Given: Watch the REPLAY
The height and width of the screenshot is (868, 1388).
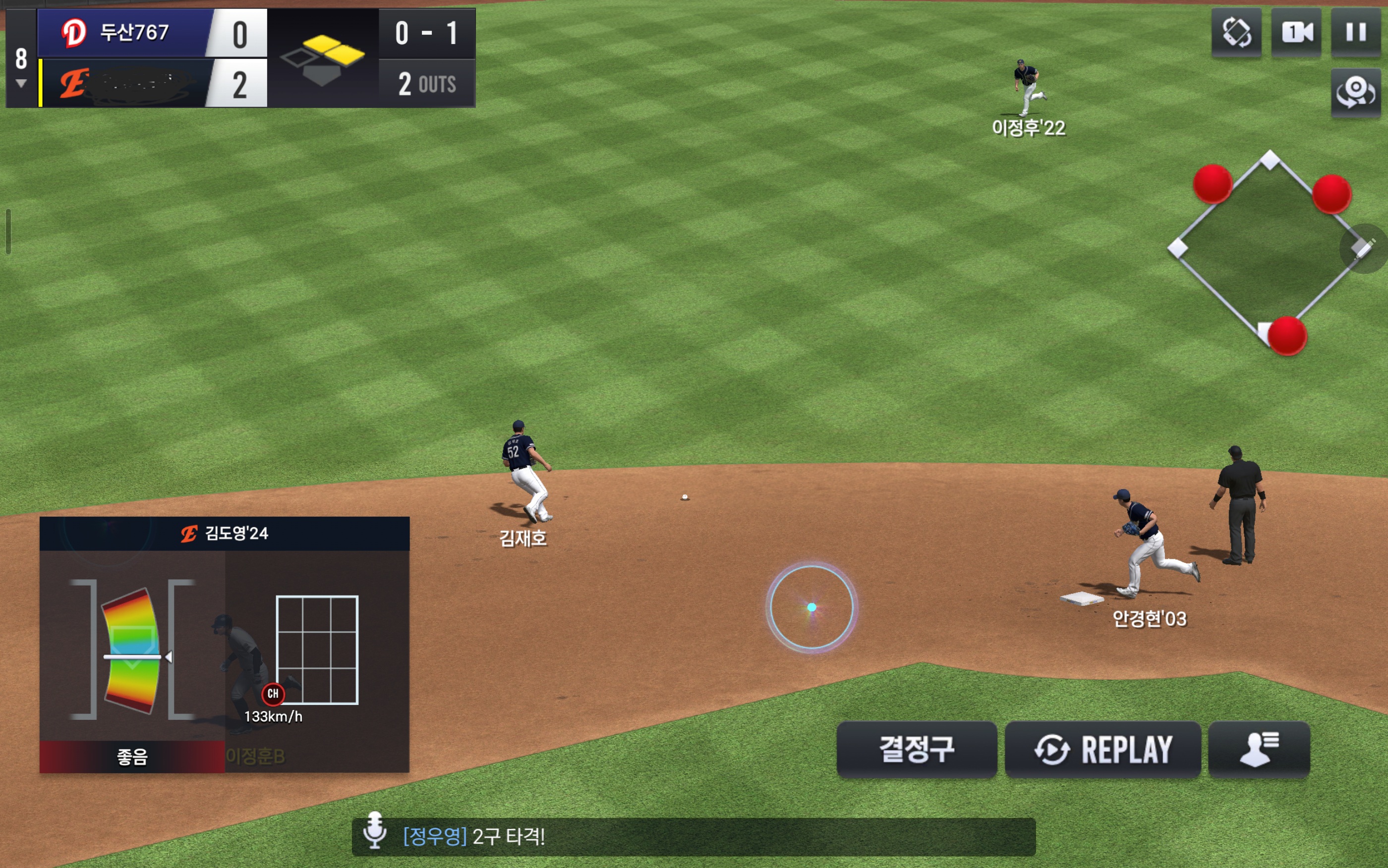Looking at the screenshot, I should (1102, 749).
